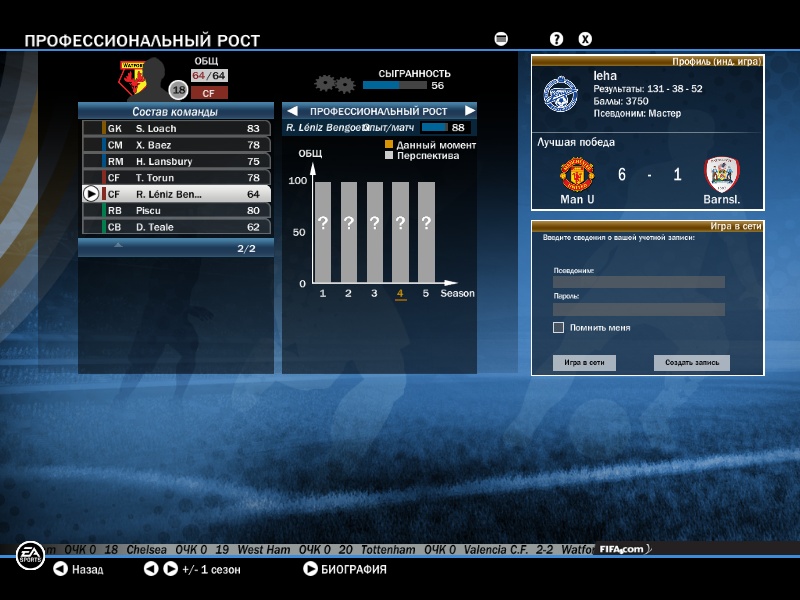Click the EA Sports logo
800x600 pixels.
click(x=29, y=556)
